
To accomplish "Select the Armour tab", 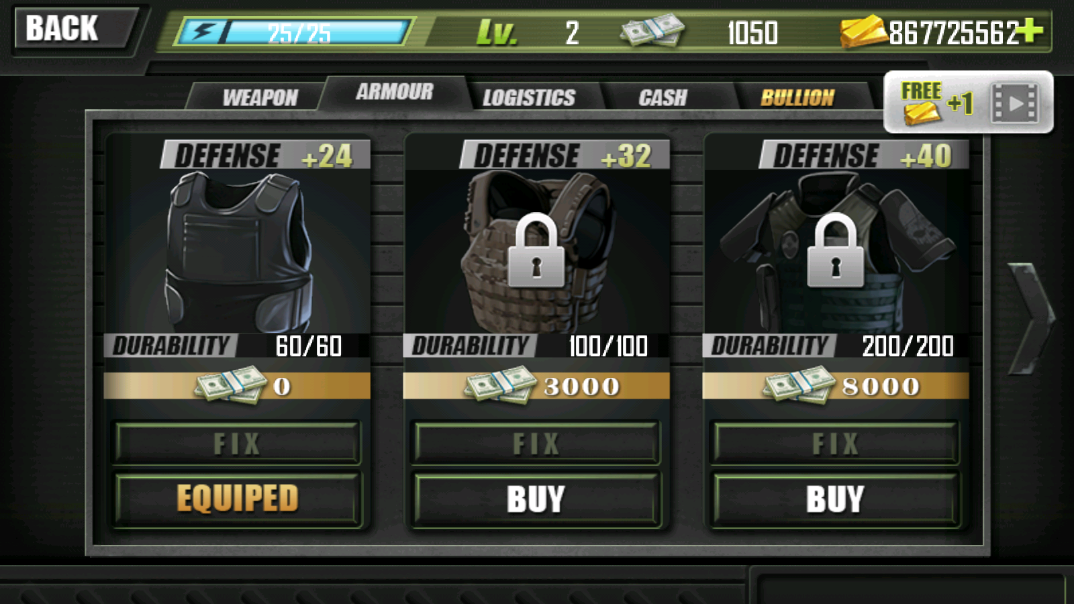I will pyautogui.click(x=394, y=92).
